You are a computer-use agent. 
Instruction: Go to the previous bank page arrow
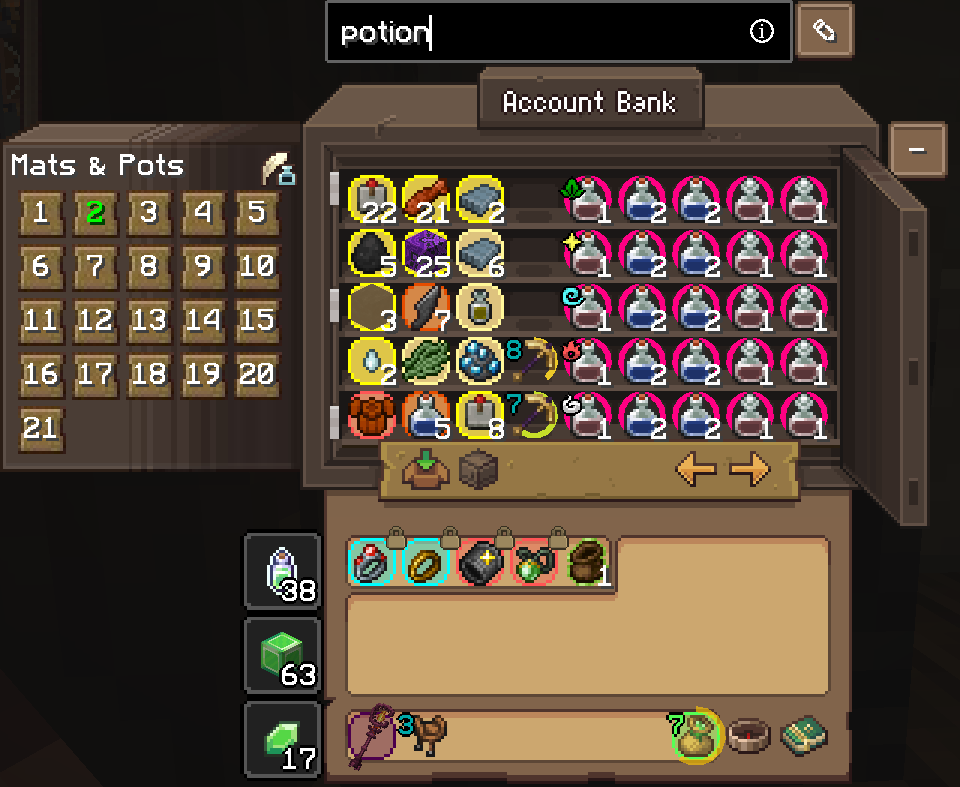(696, 469)
